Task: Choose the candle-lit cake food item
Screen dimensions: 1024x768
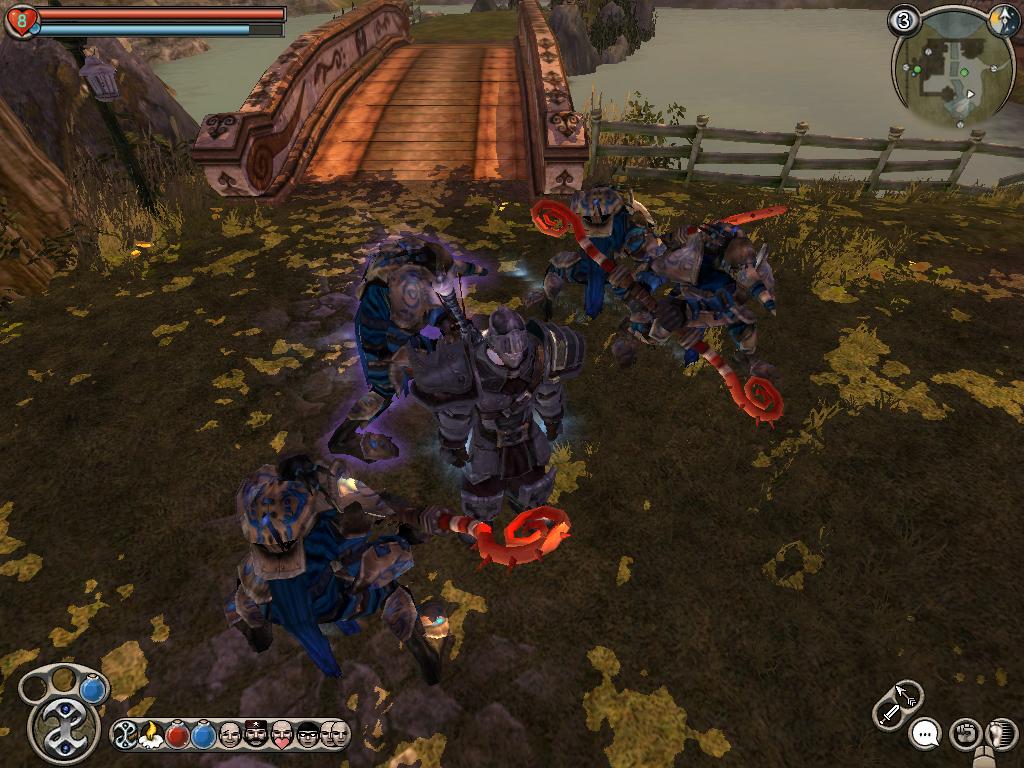Action: click(x=151, y=736)
